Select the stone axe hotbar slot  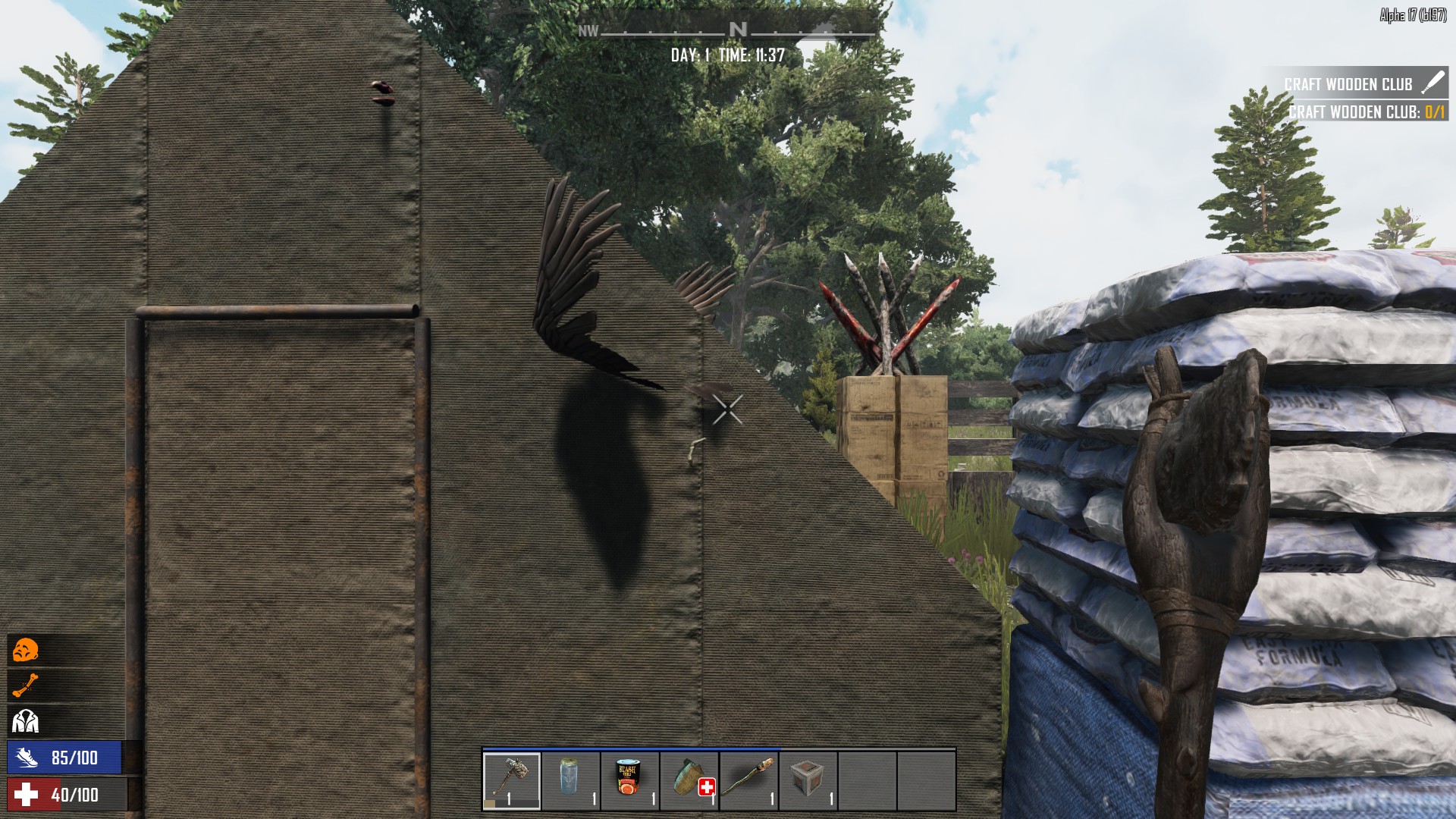pyautogui.click(x=512, y=780)
